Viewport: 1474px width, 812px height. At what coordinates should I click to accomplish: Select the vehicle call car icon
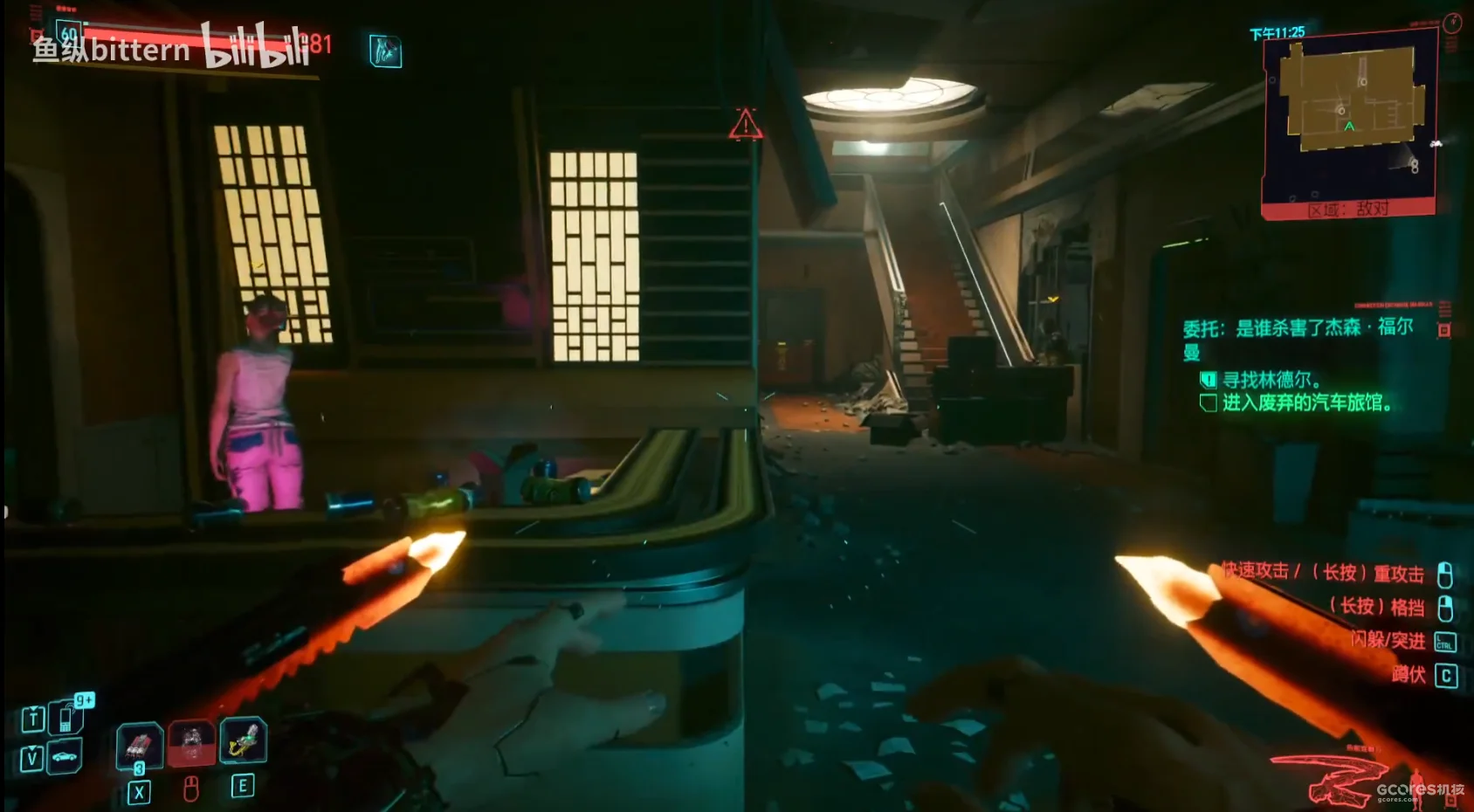[65, 756]
